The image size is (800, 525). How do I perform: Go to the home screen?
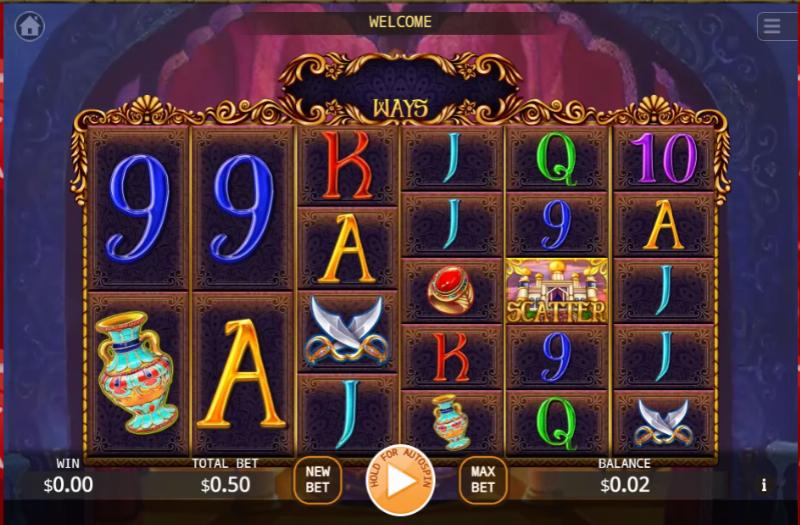pyautogui.click(x=29, y=27)
